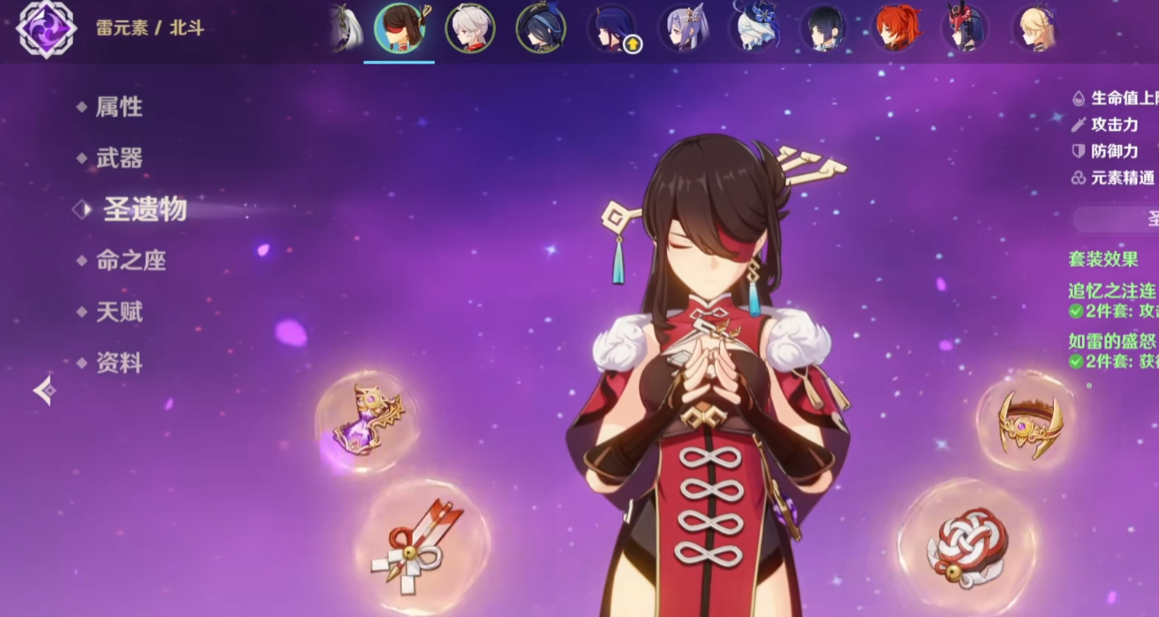
Task: Click the diamond back arrow on left edge
Action: pos(44,390)
